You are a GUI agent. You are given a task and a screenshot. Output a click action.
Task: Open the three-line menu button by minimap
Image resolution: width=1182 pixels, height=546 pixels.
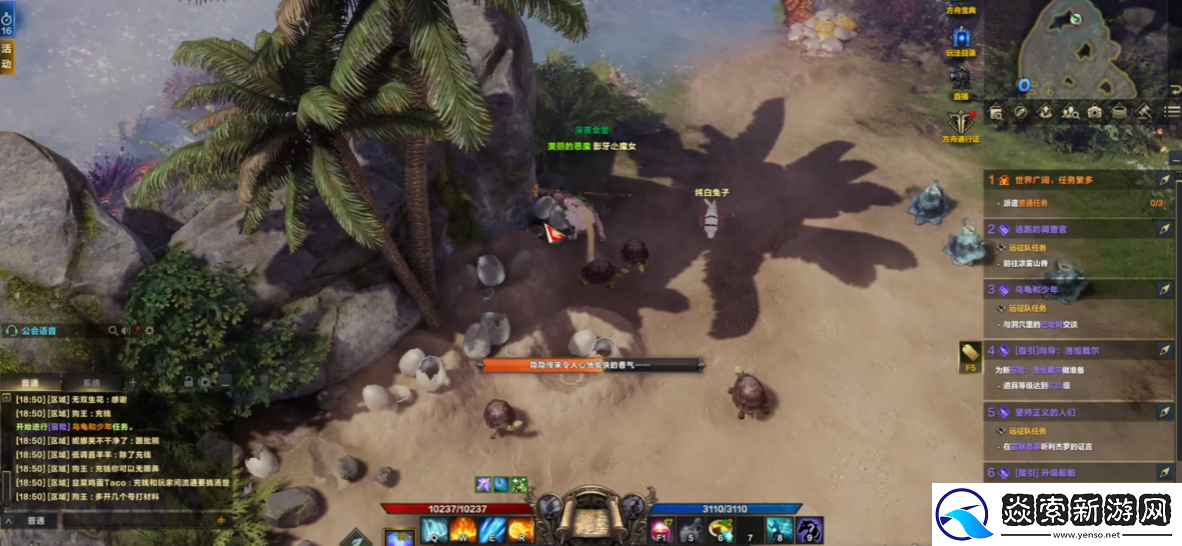pos(1172,112)
